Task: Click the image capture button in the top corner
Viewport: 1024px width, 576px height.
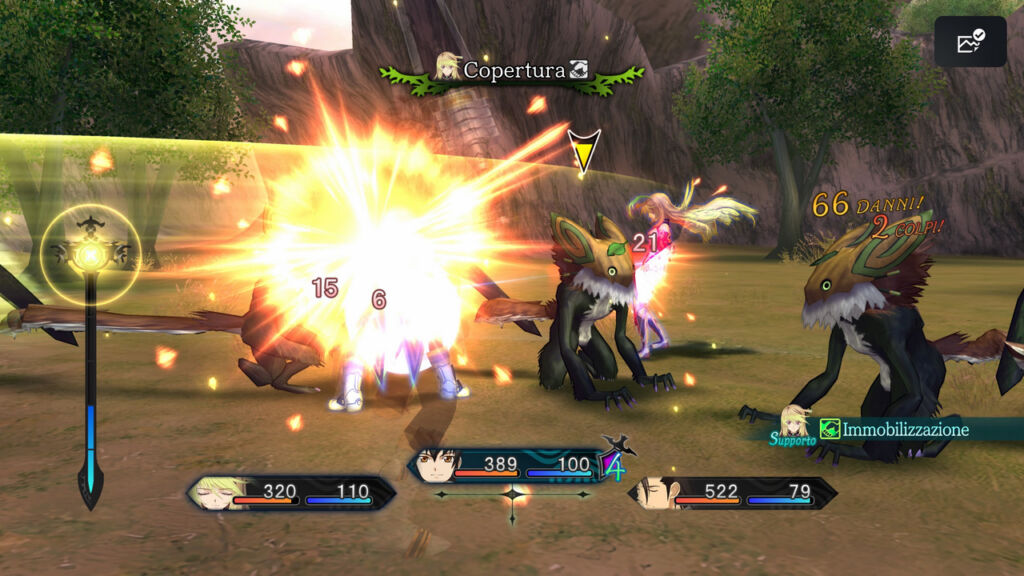Action: pos(970,42)
